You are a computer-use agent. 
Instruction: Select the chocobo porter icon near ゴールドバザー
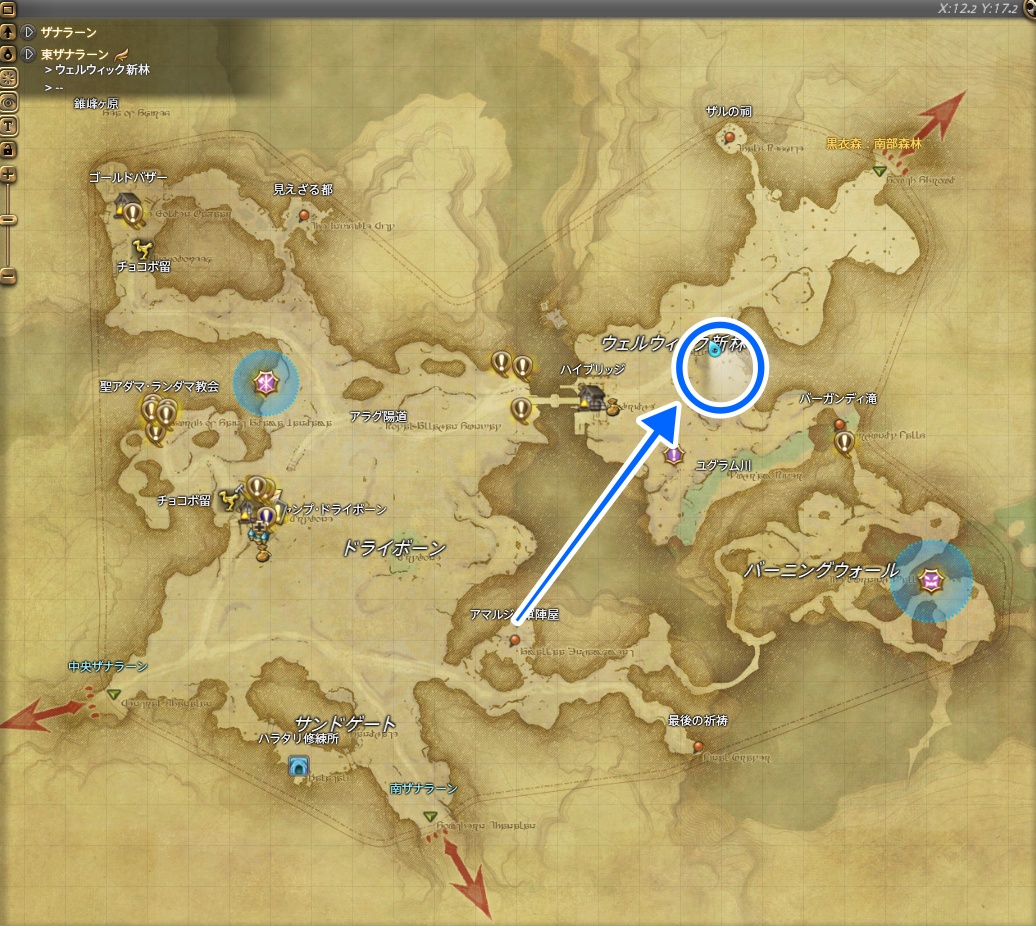[x=142, y=246]
